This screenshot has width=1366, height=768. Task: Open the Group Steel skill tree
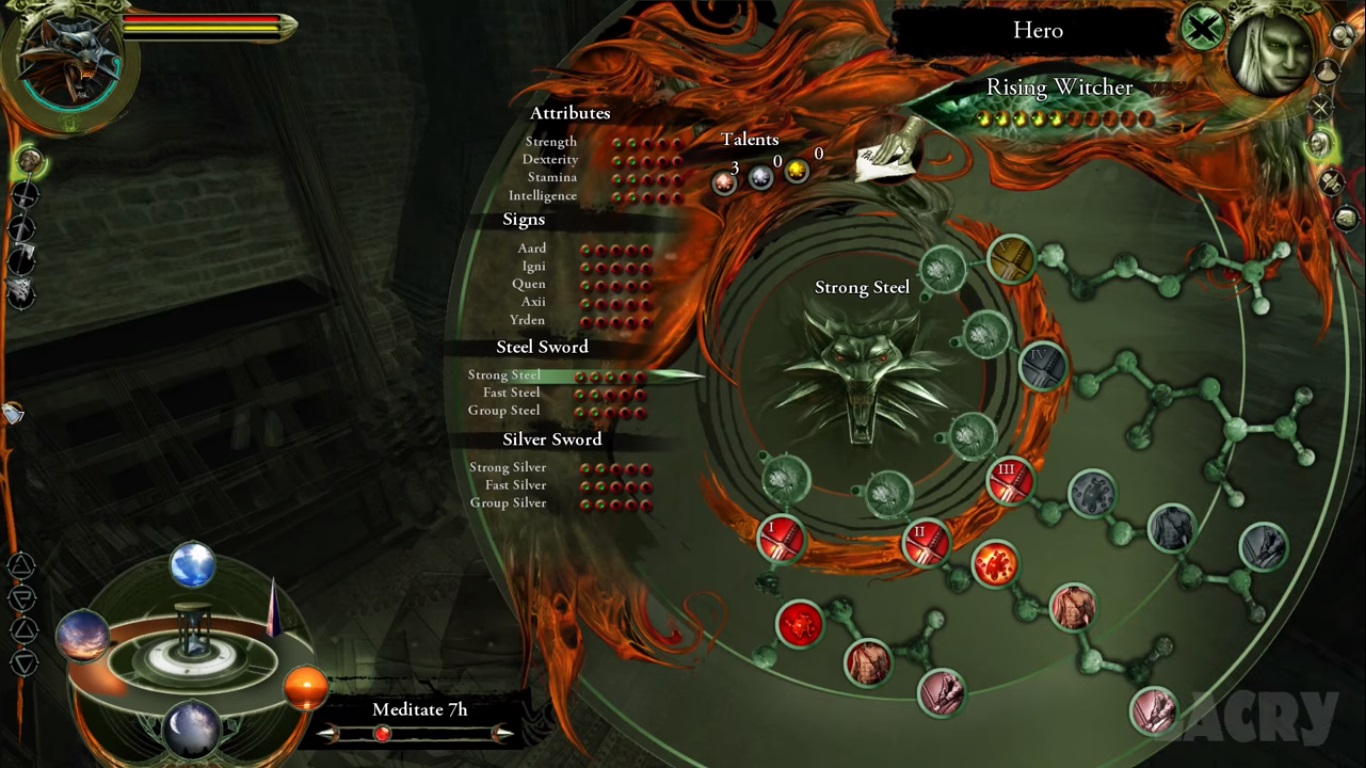[504, 411]
